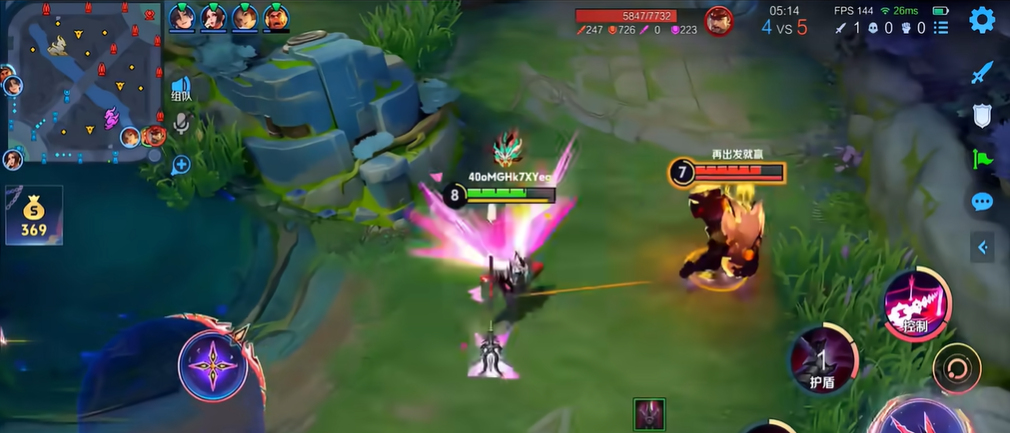Select the enemy hero portrait beside health bar
Viewport: 1010px width, 433px height.
(717, 20)
